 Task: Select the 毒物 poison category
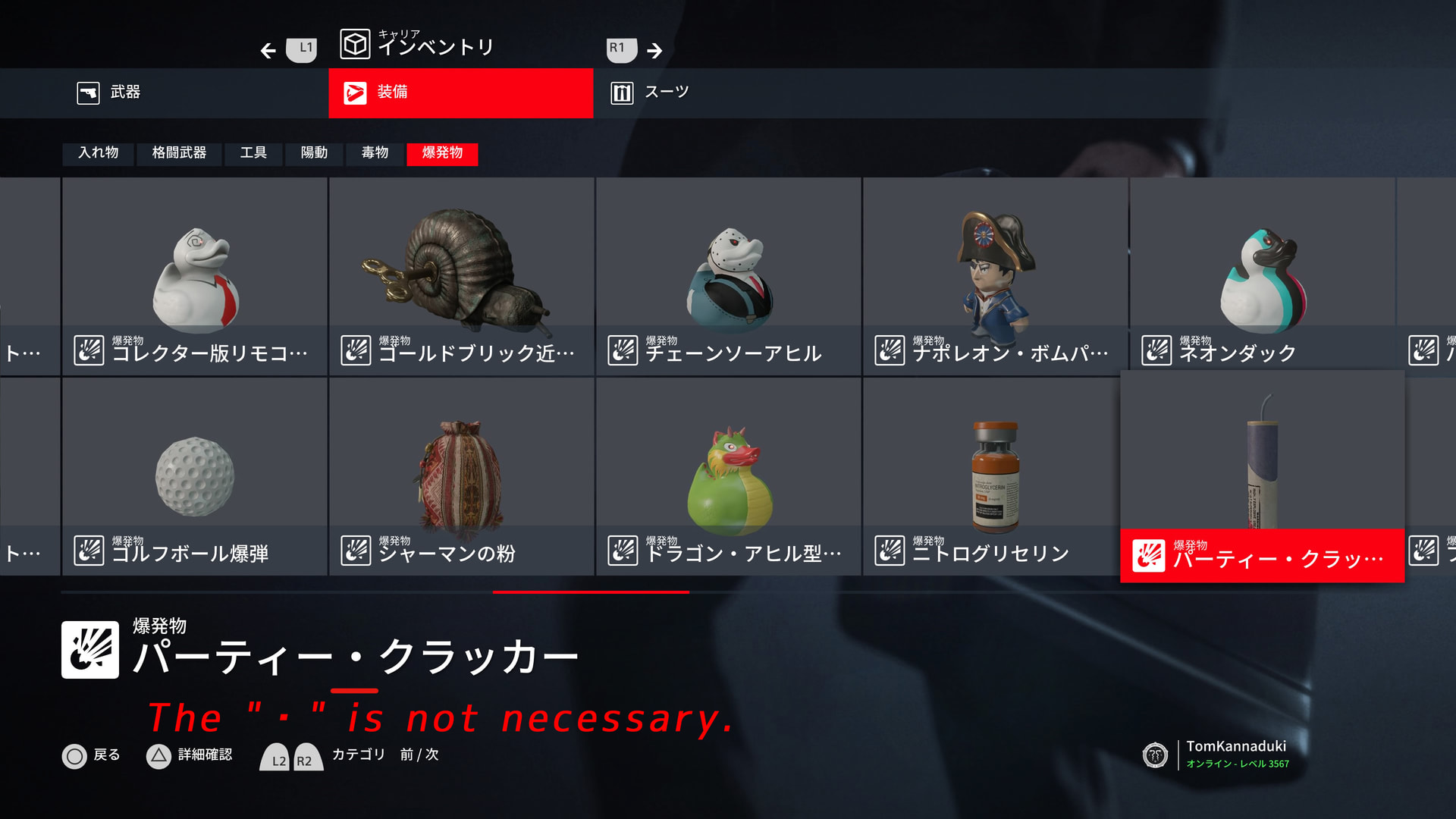coord(375,153)
